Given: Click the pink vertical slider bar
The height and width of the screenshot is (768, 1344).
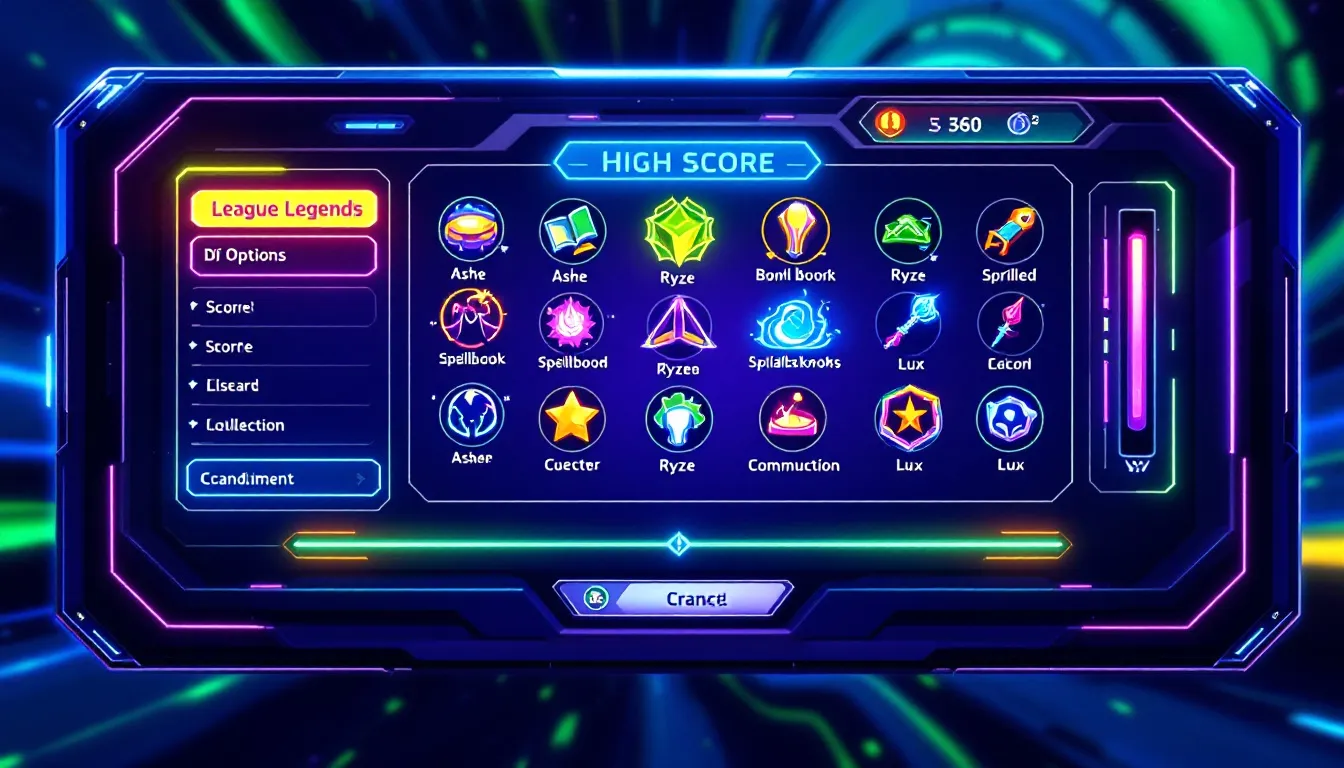Looking at the screenshot, I should pos(1137,332).
